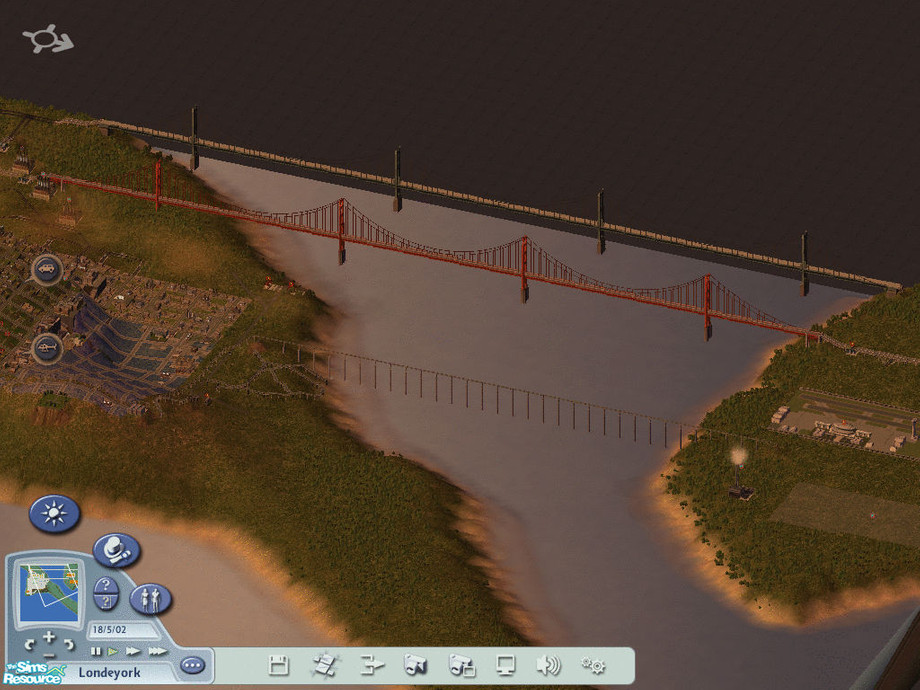The height and width of the screenshot is (690, 920).
Task: Pause the simulation
Action: [x=97, y=651]
